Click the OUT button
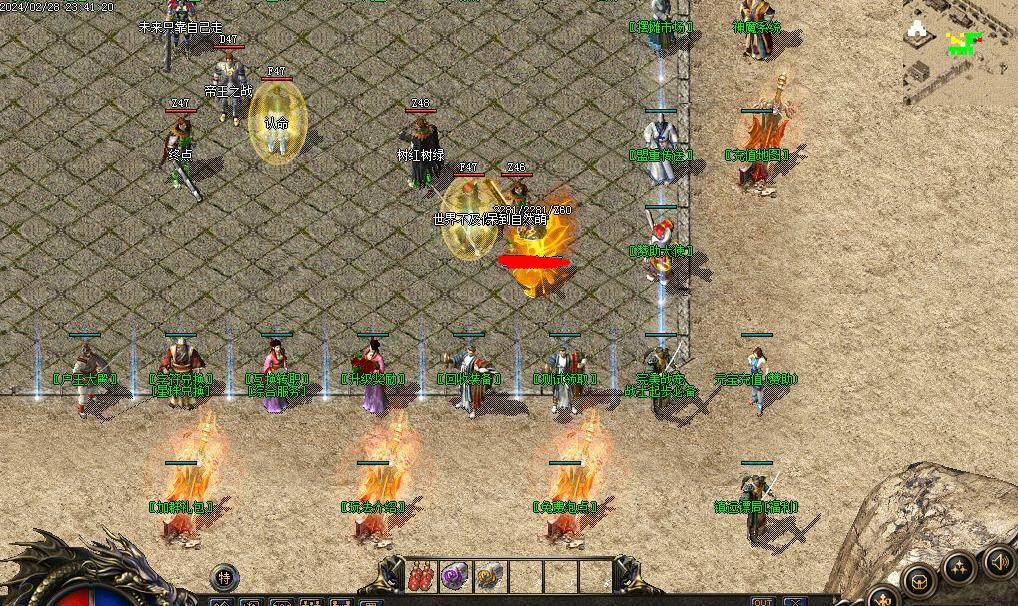The width and height of the screenshot is (1018, 606). [x=762, y=601]
